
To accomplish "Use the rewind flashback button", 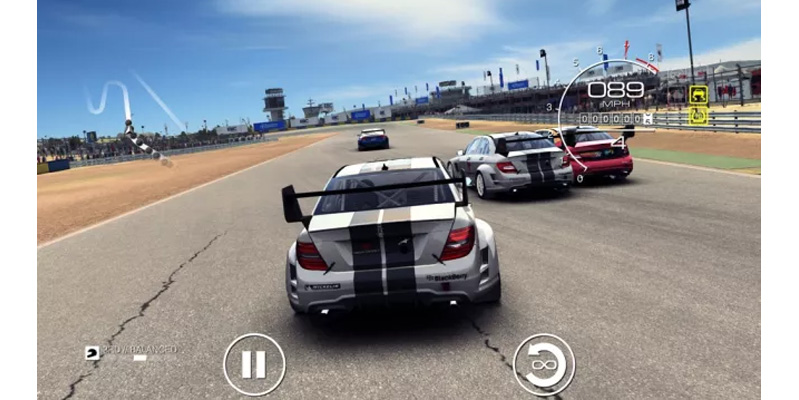I will tap(543, 364).
